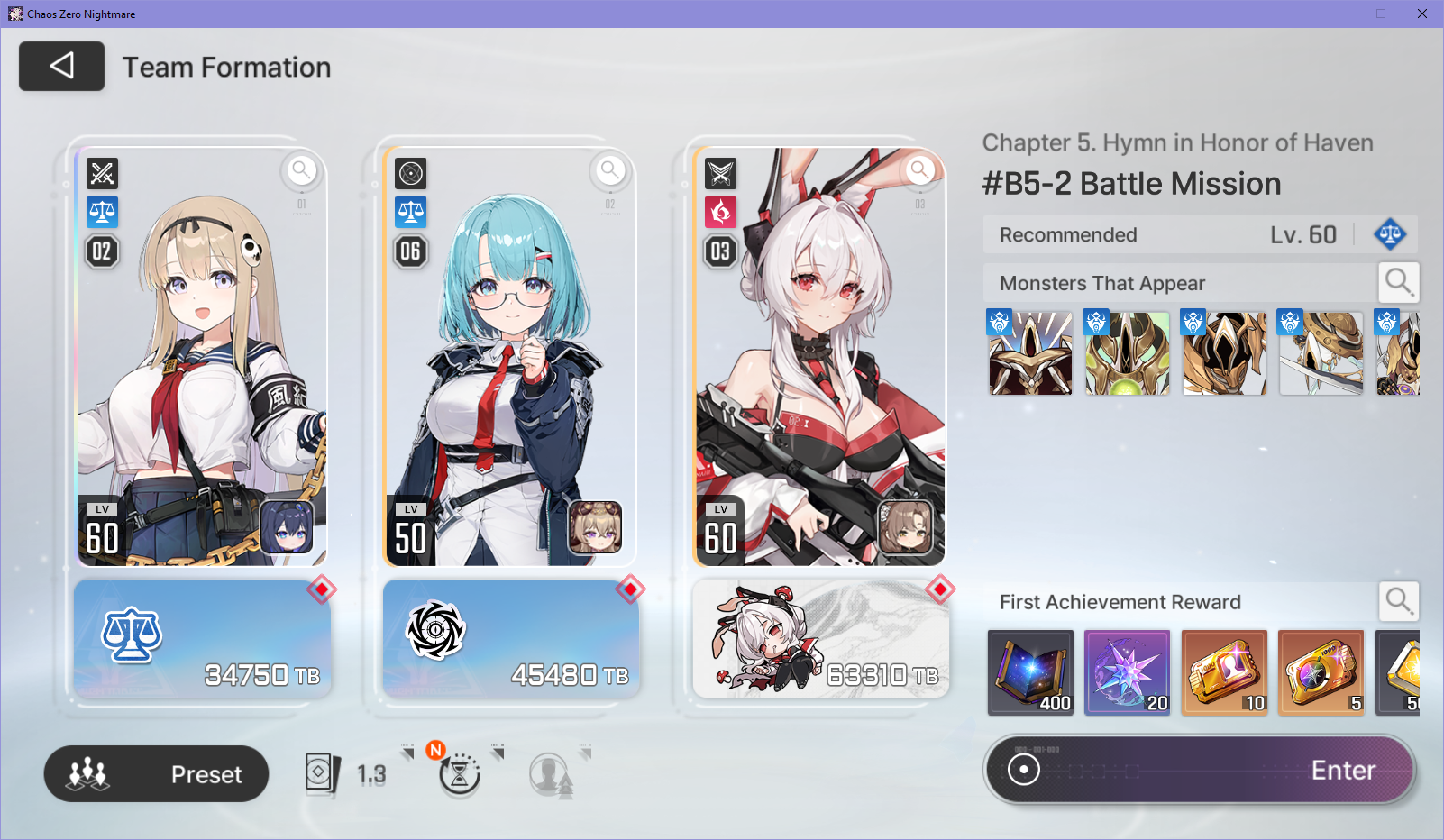The image size is (1444, 840).
Task: Open the 45480 TB save data card
Action: [511, 638]
